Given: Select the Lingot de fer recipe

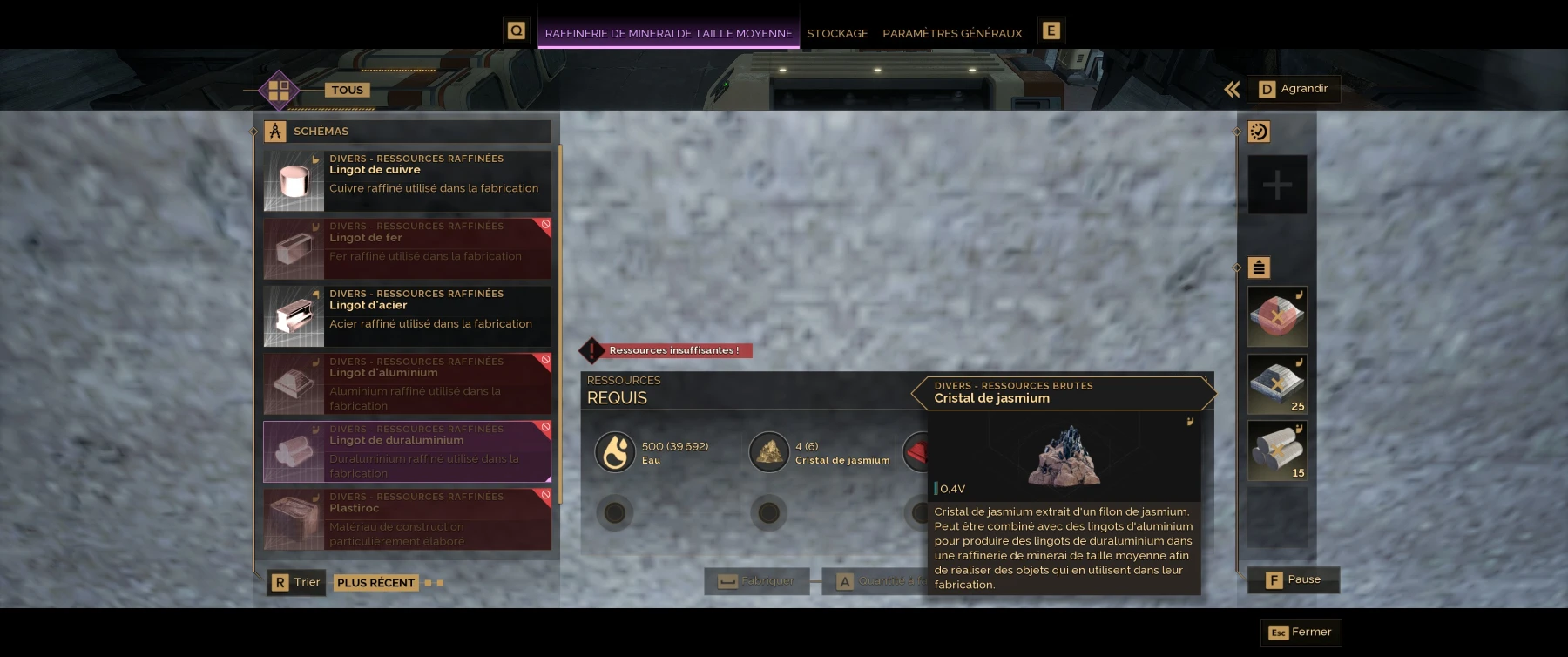Looking at the screenshot, I should pos(408,248).
